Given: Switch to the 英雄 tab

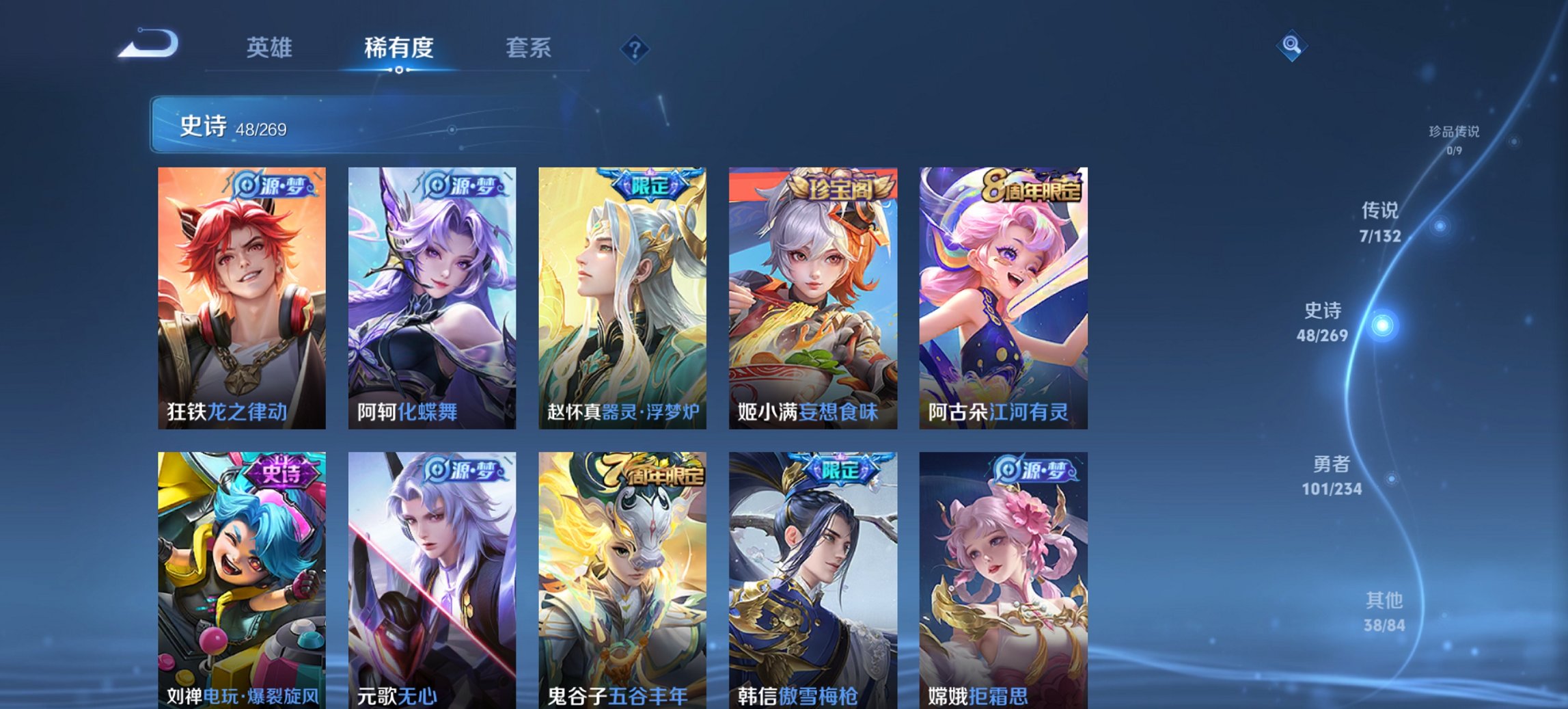Looking at the screenshot, I should [270, 48].
